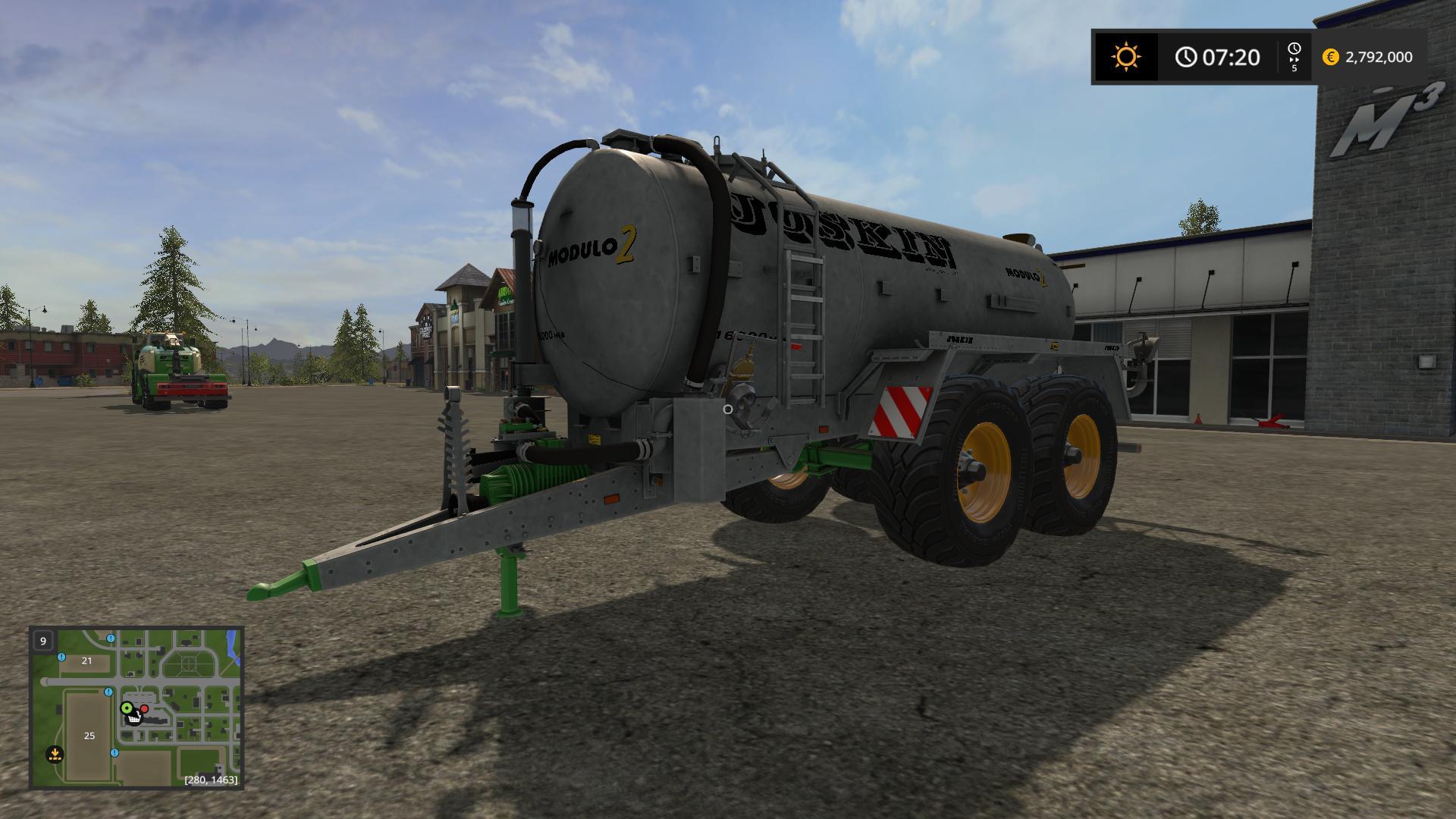Open the minimap

click(x=136, y=708)
